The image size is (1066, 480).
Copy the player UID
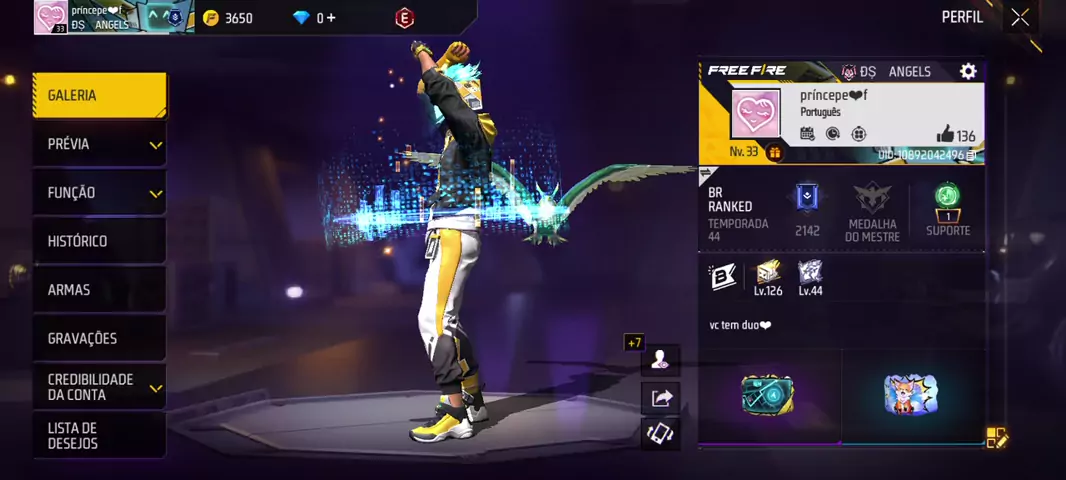(971, 156)
